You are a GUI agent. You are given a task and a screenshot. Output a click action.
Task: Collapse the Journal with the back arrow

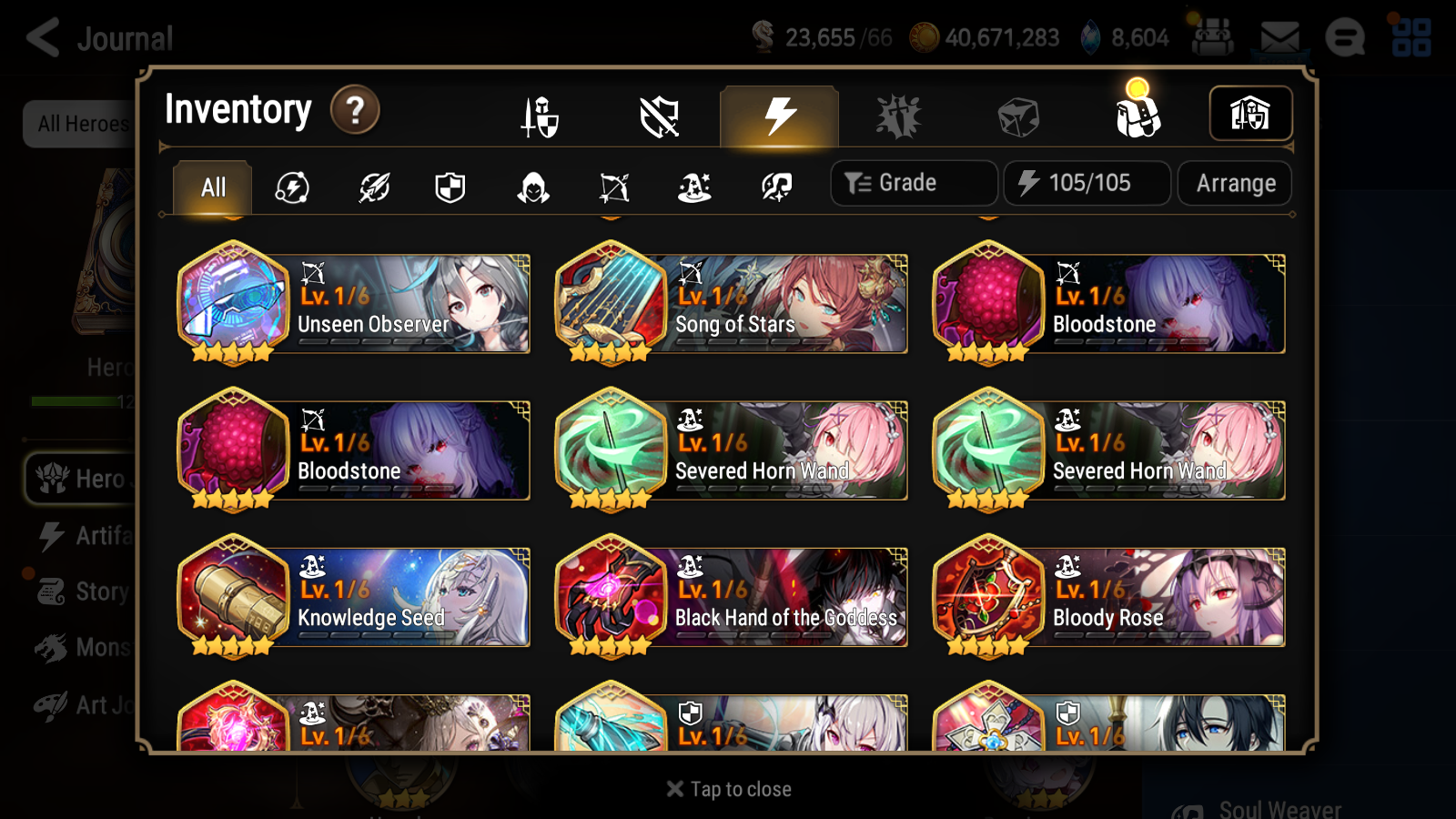[x=41, y=37]
